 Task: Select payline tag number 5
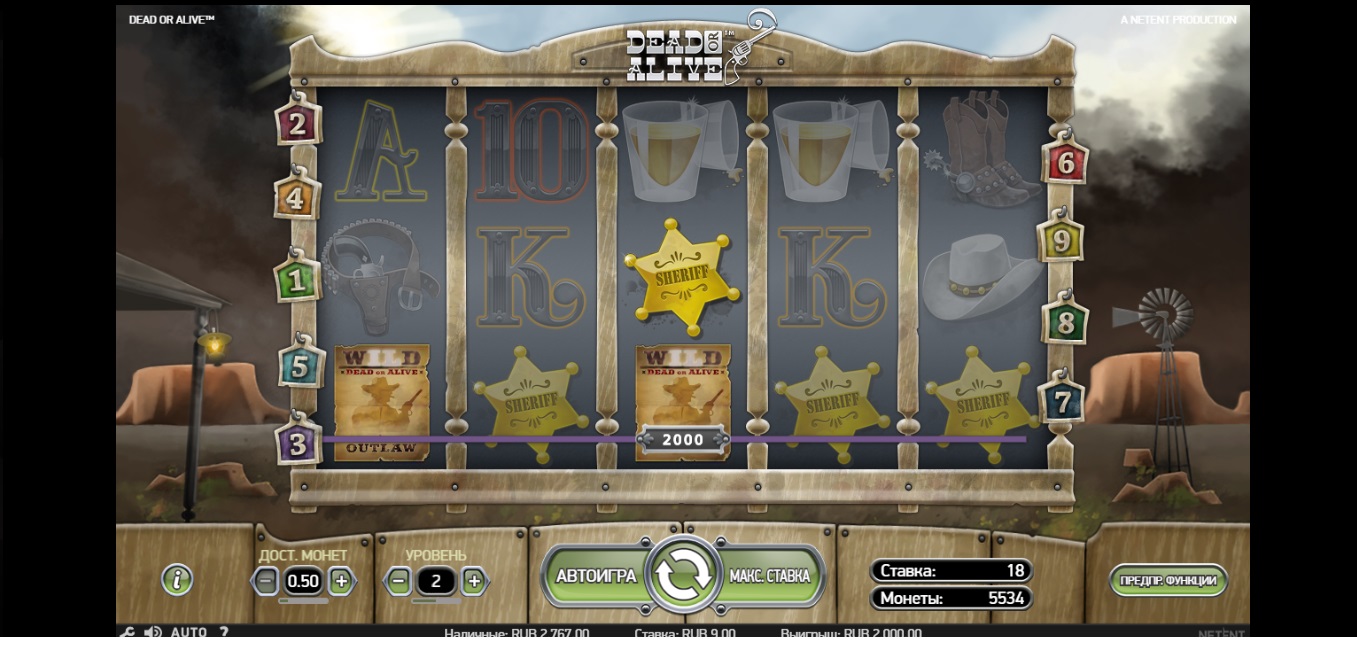pos(300,367)
